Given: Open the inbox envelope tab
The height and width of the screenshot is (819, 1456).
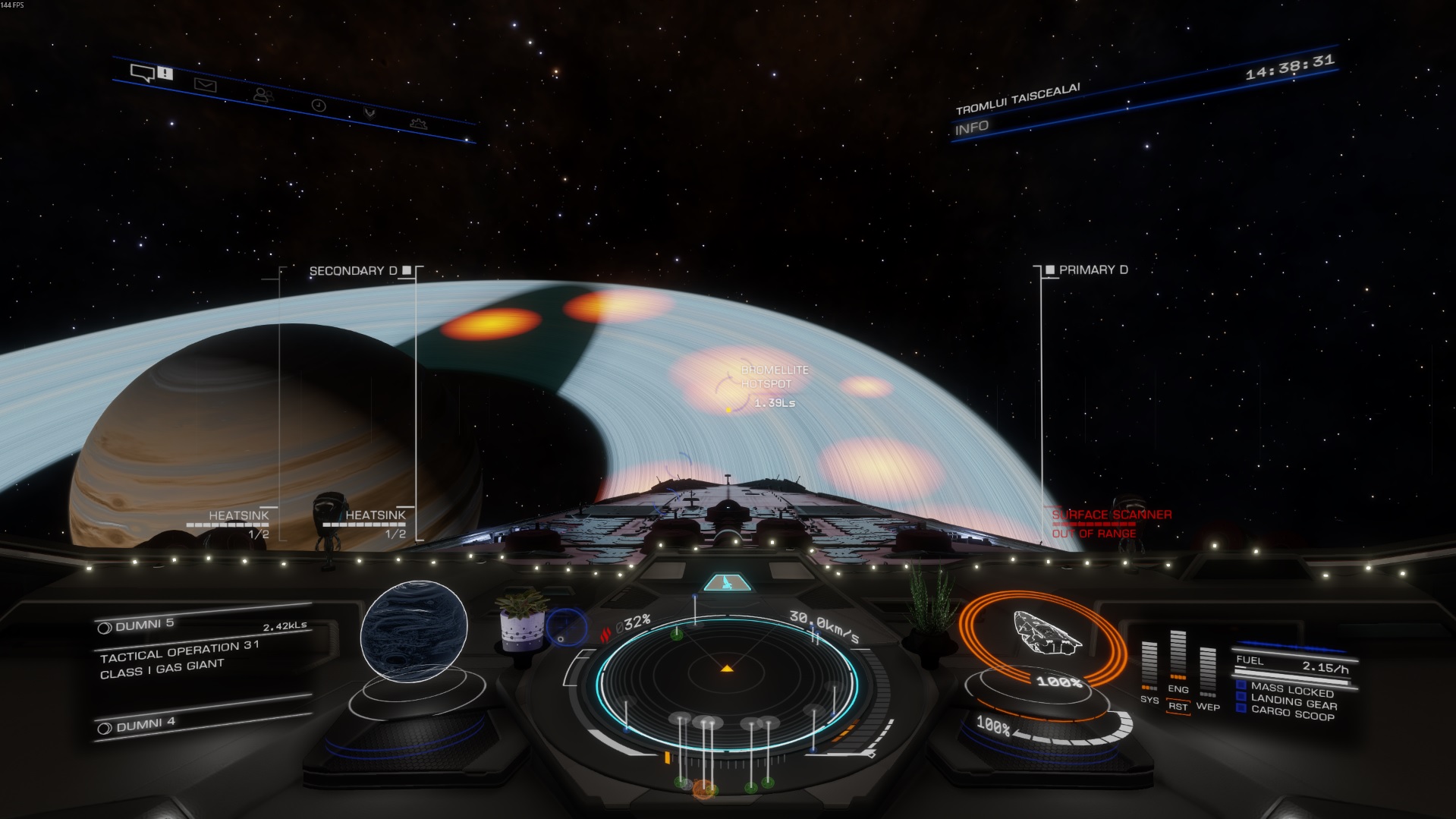Looking at the screenshot, I should (x=205, y=85).
